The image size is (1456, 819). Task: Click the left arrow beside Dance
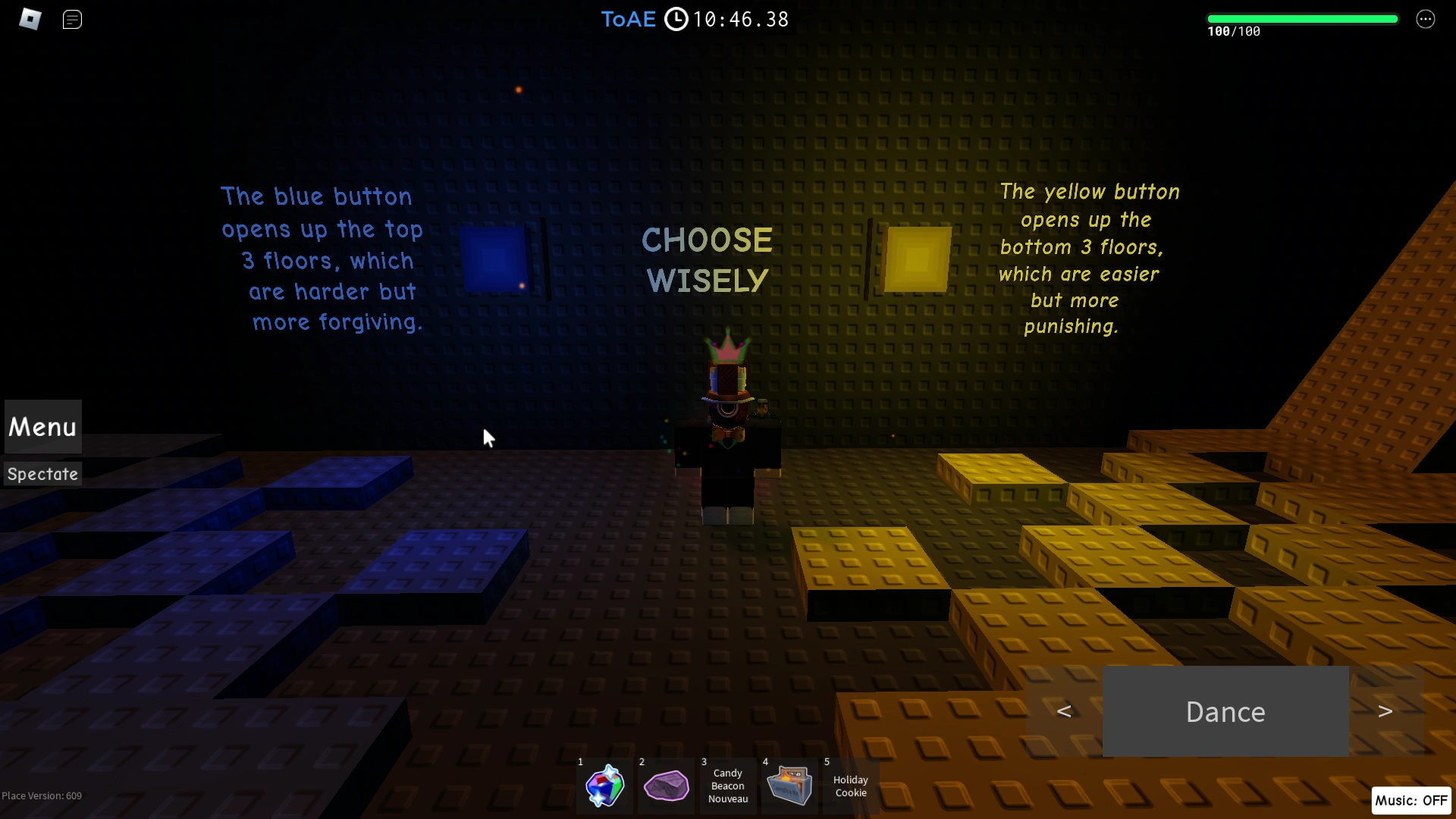point(1065,711)
